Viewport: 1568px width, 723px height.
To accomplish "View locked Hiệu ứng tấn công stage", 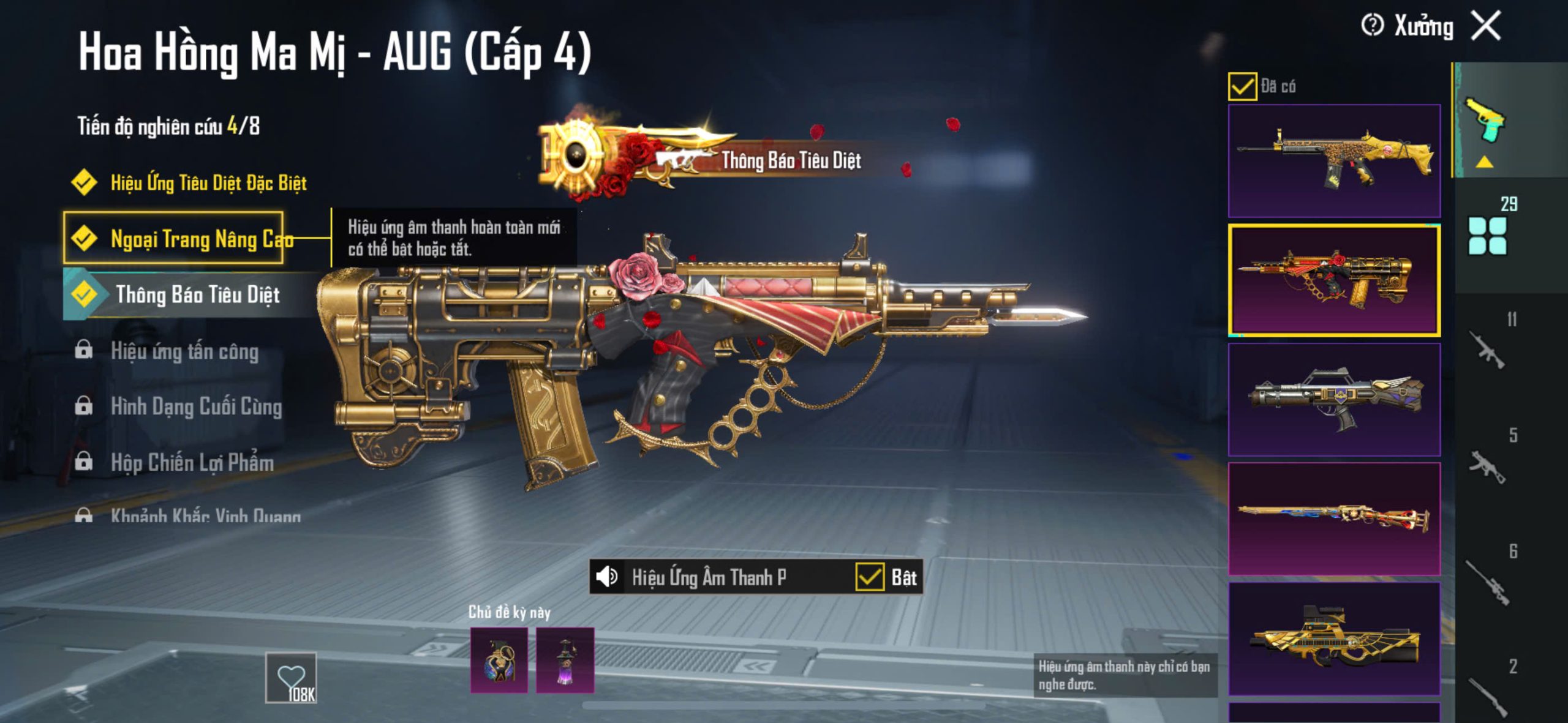I will click(x=184, y=351).
